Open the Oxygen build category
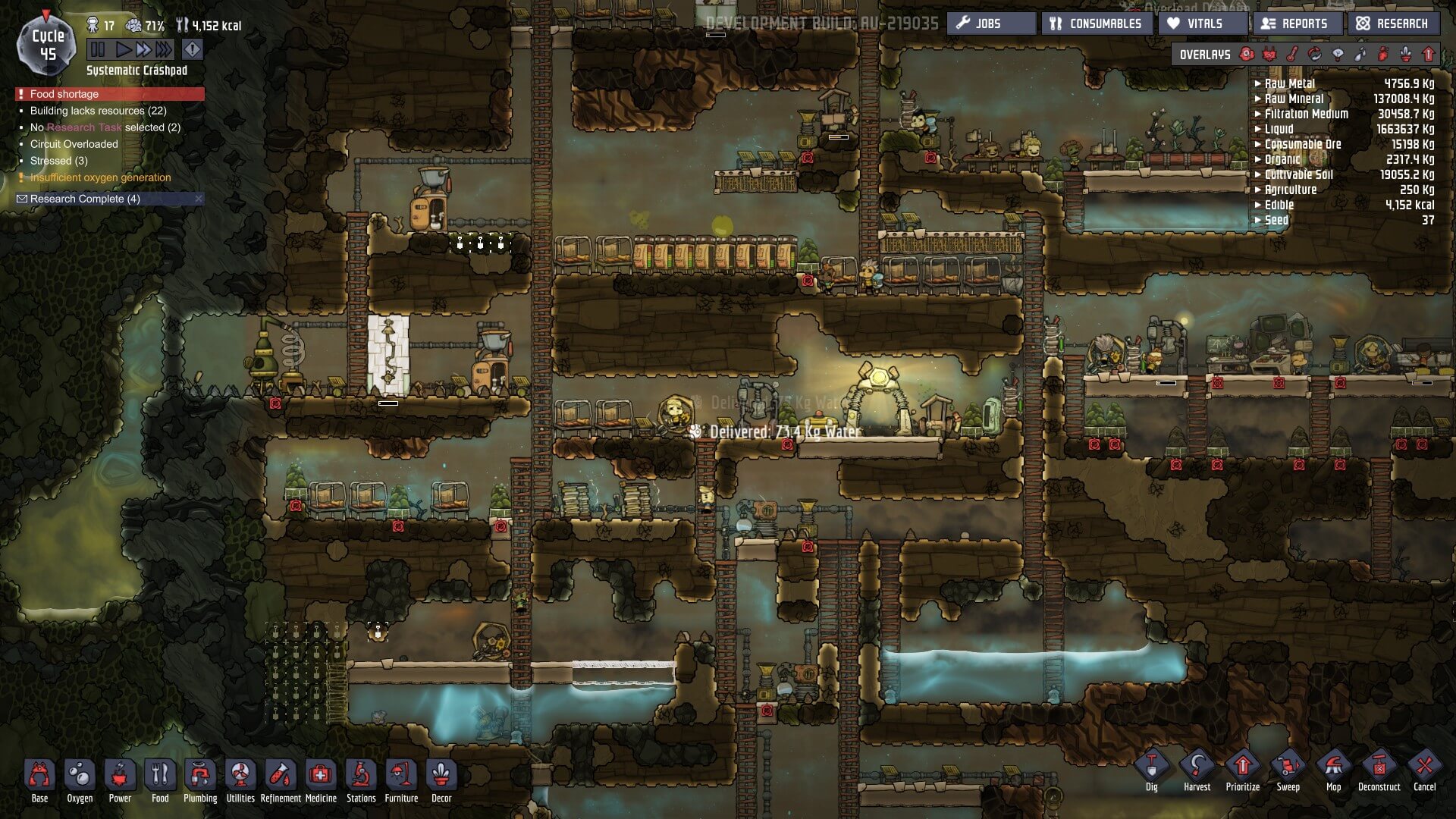 coord(80,779)
